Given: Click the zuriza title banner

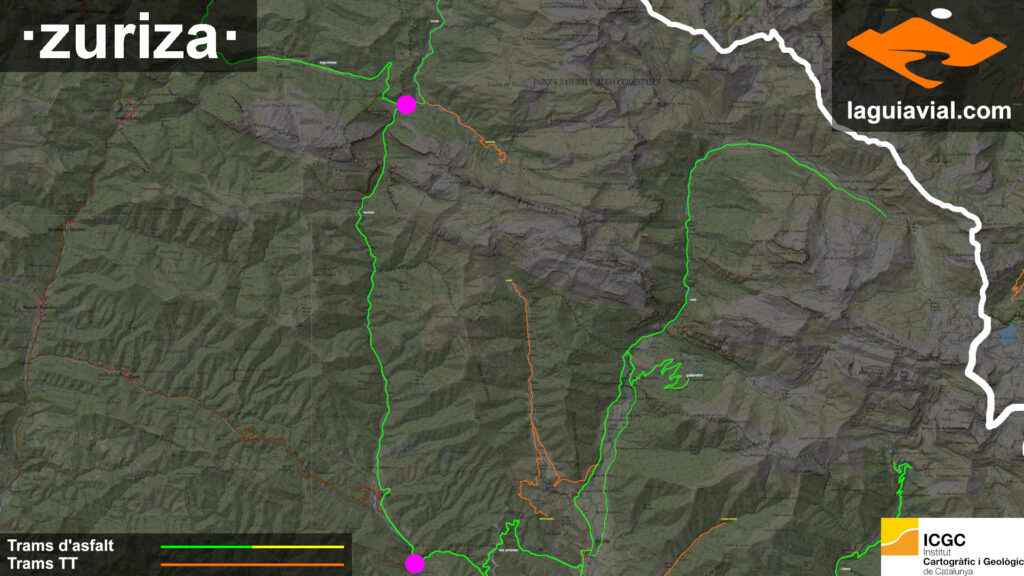Looking at the screenshot, I should (x=128, y=38).
